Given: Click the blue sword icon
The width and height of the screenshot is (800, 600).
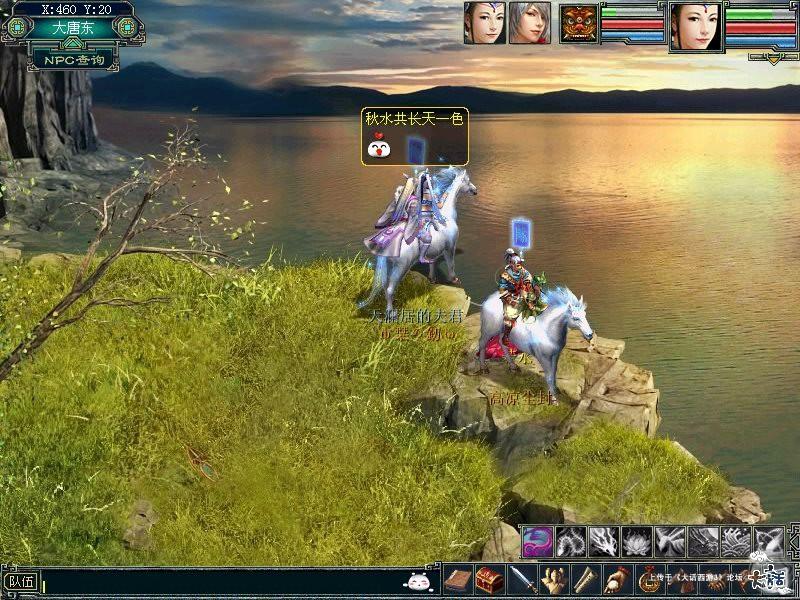Looking at the screenshot, I should click(522, 579).
